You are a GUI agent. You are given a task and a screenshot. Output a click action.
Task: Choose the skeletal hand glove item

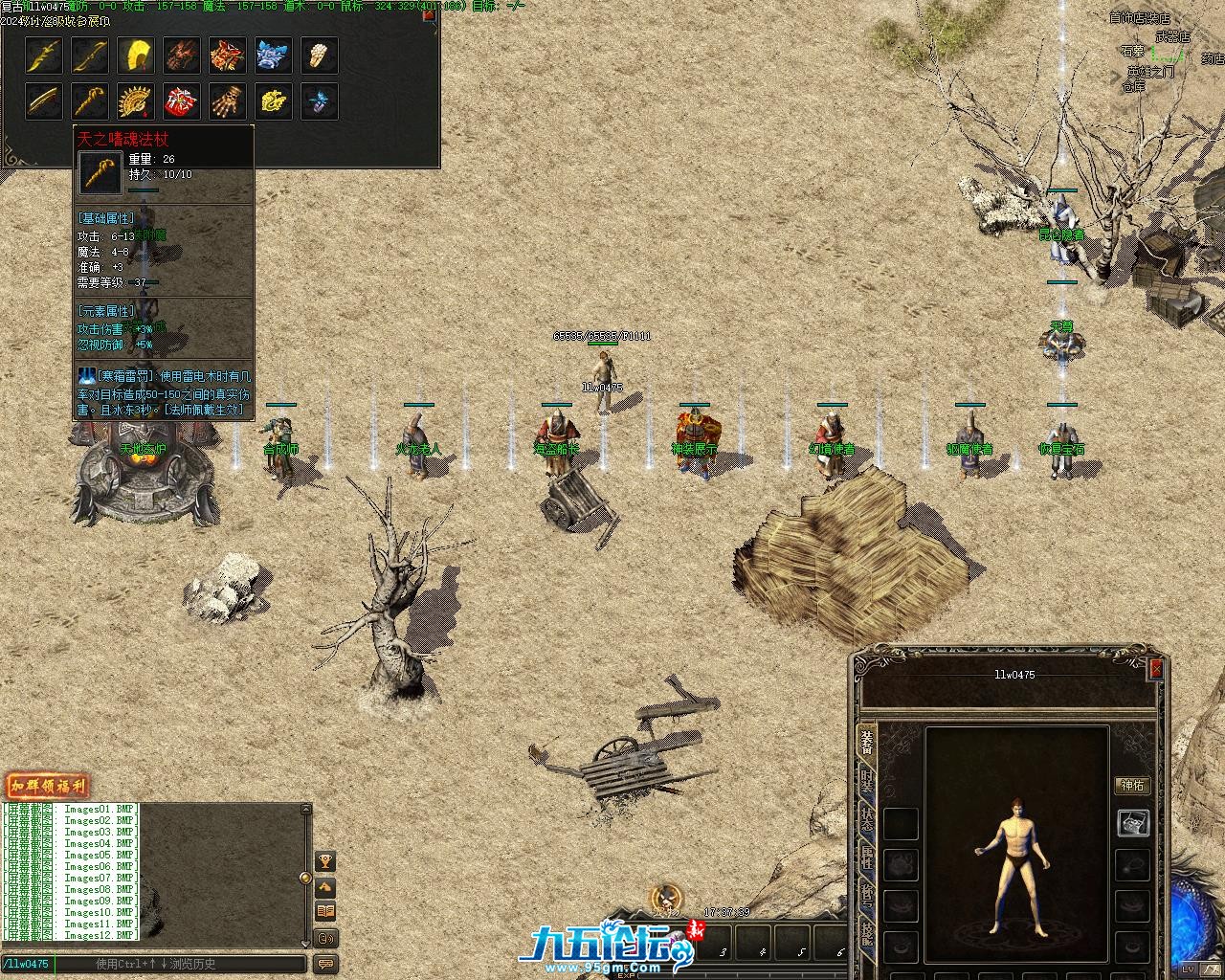click(228, 101)
